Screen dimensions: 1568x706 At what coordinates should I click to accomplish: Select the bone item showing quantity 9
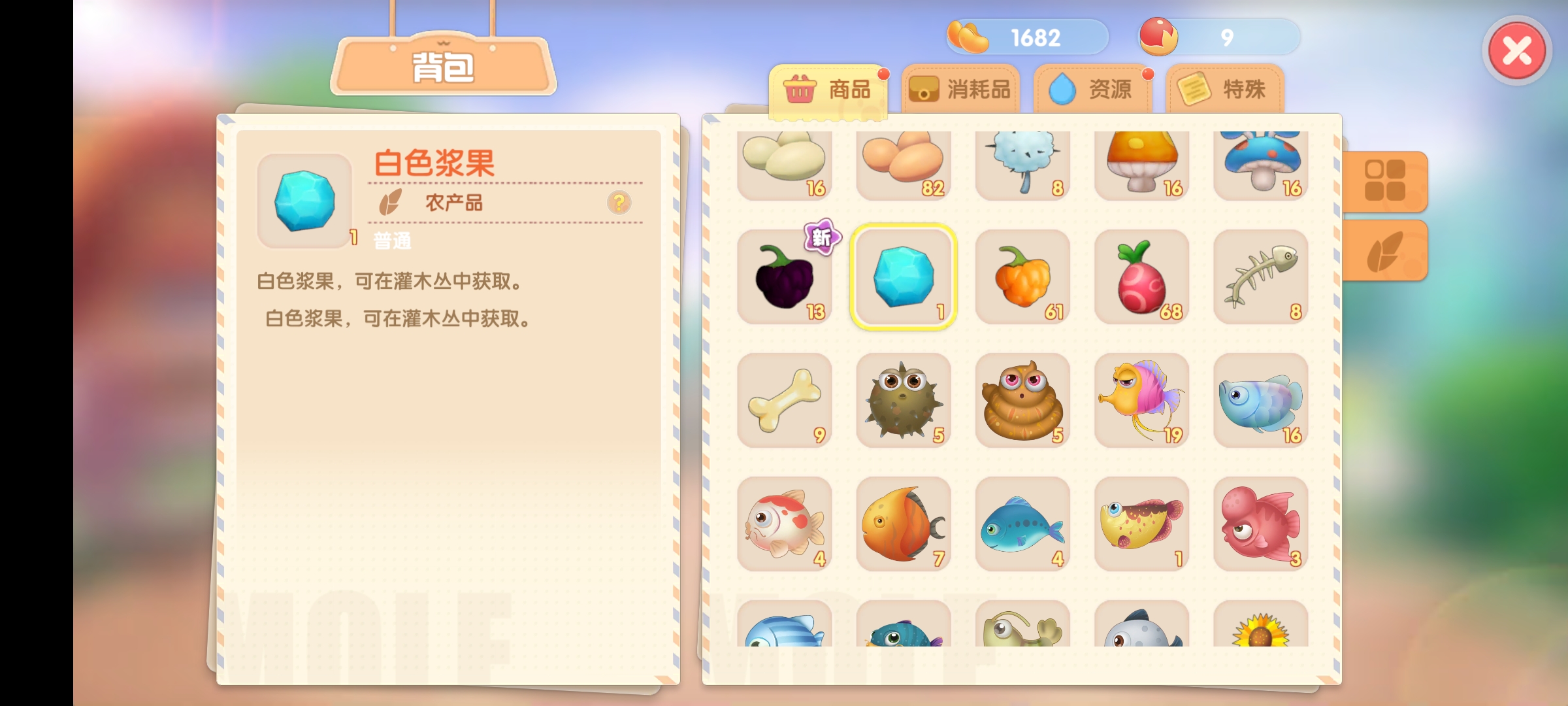[x=784, y=399]
